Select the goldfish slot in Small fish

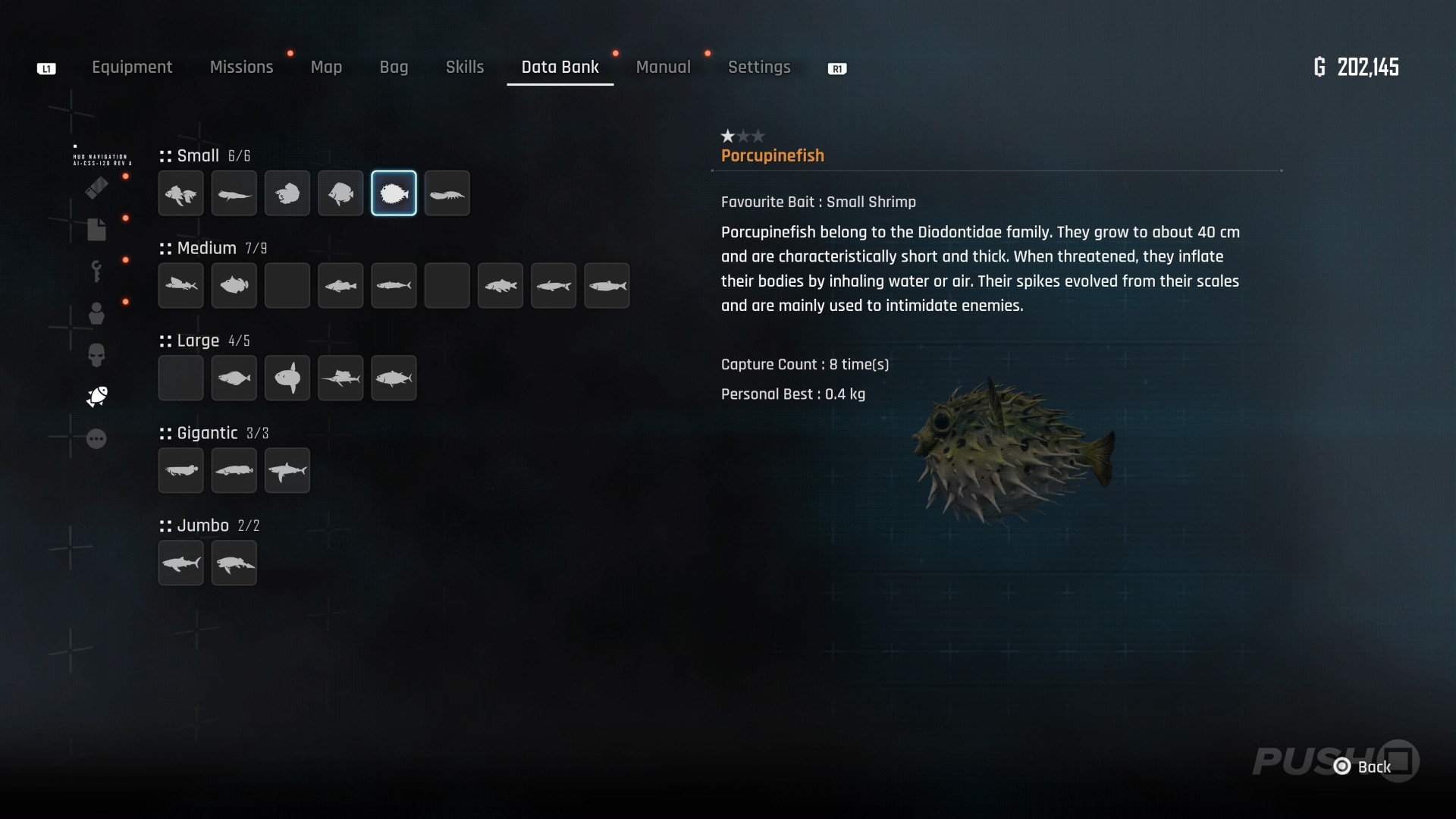pyautogui.click(x=181, y=193)
